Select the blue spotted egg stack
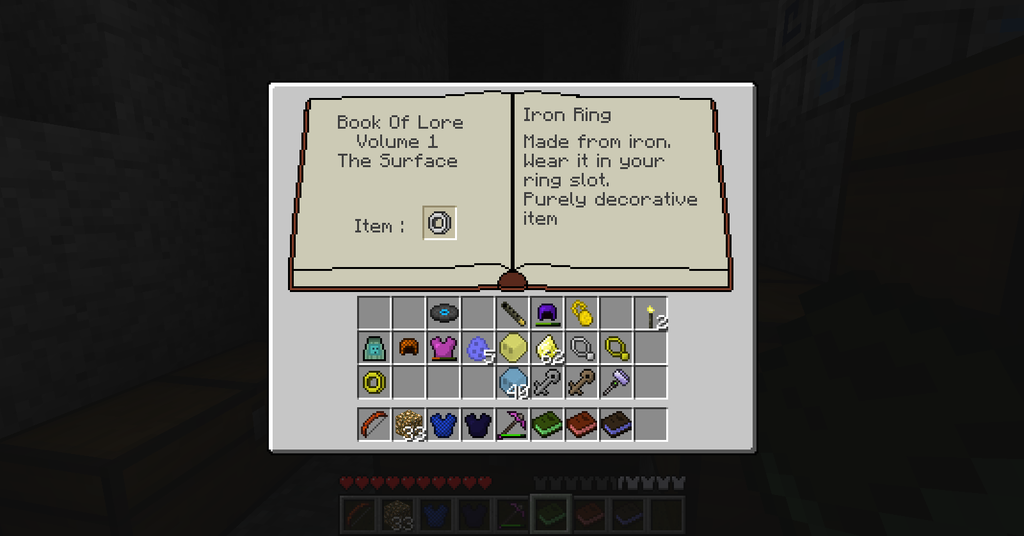This screenshot has height=536, width=1024. 477,348
